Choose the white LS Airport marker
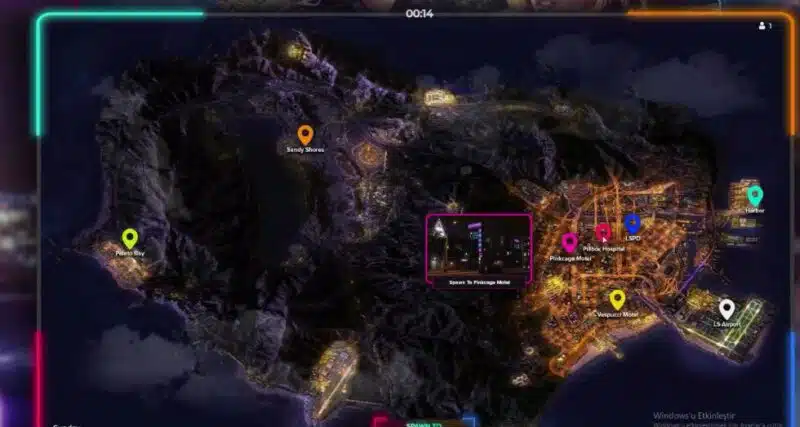 [x=727, y=310]
